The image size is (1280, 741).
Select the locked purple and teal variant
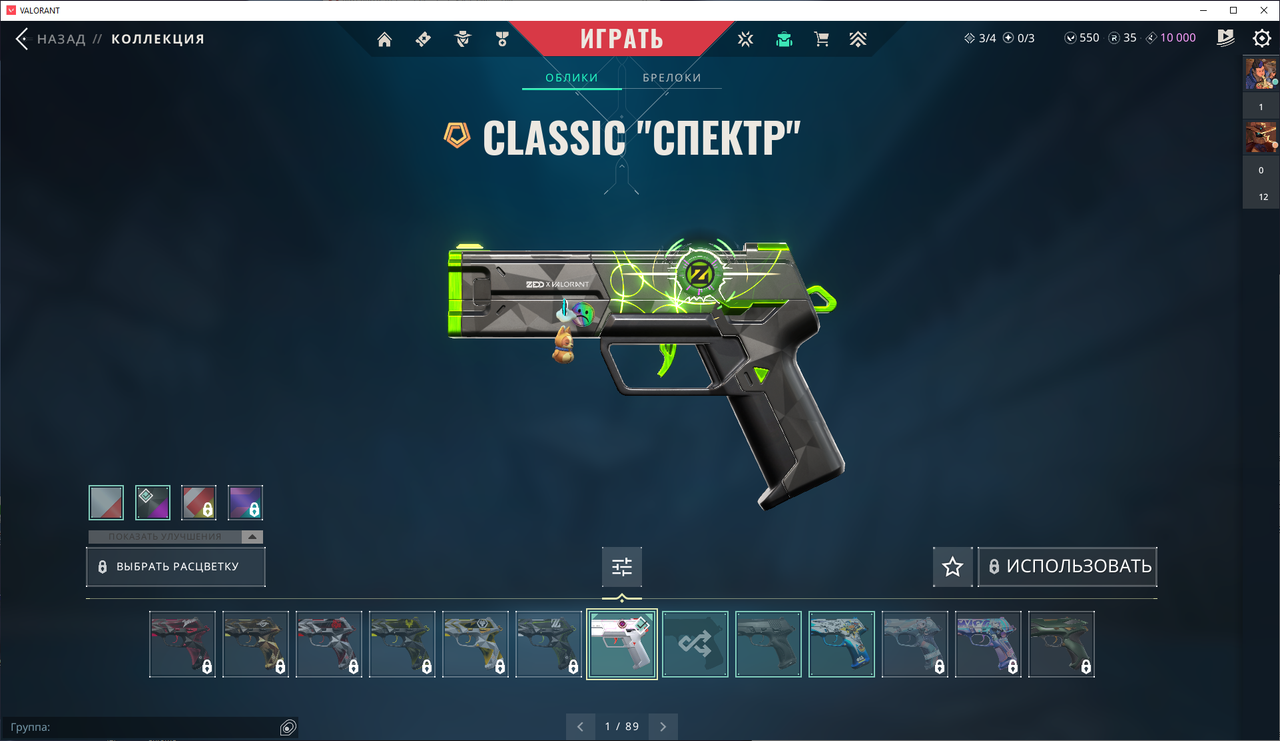(245, 502)
